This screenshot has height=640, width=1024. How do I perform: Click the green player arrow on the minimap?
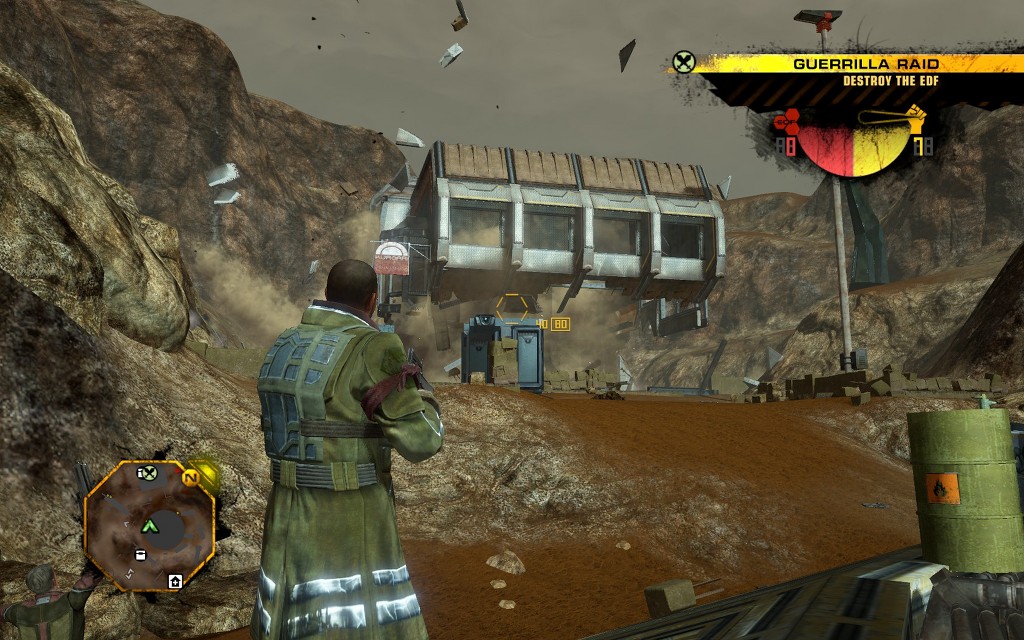151,525
